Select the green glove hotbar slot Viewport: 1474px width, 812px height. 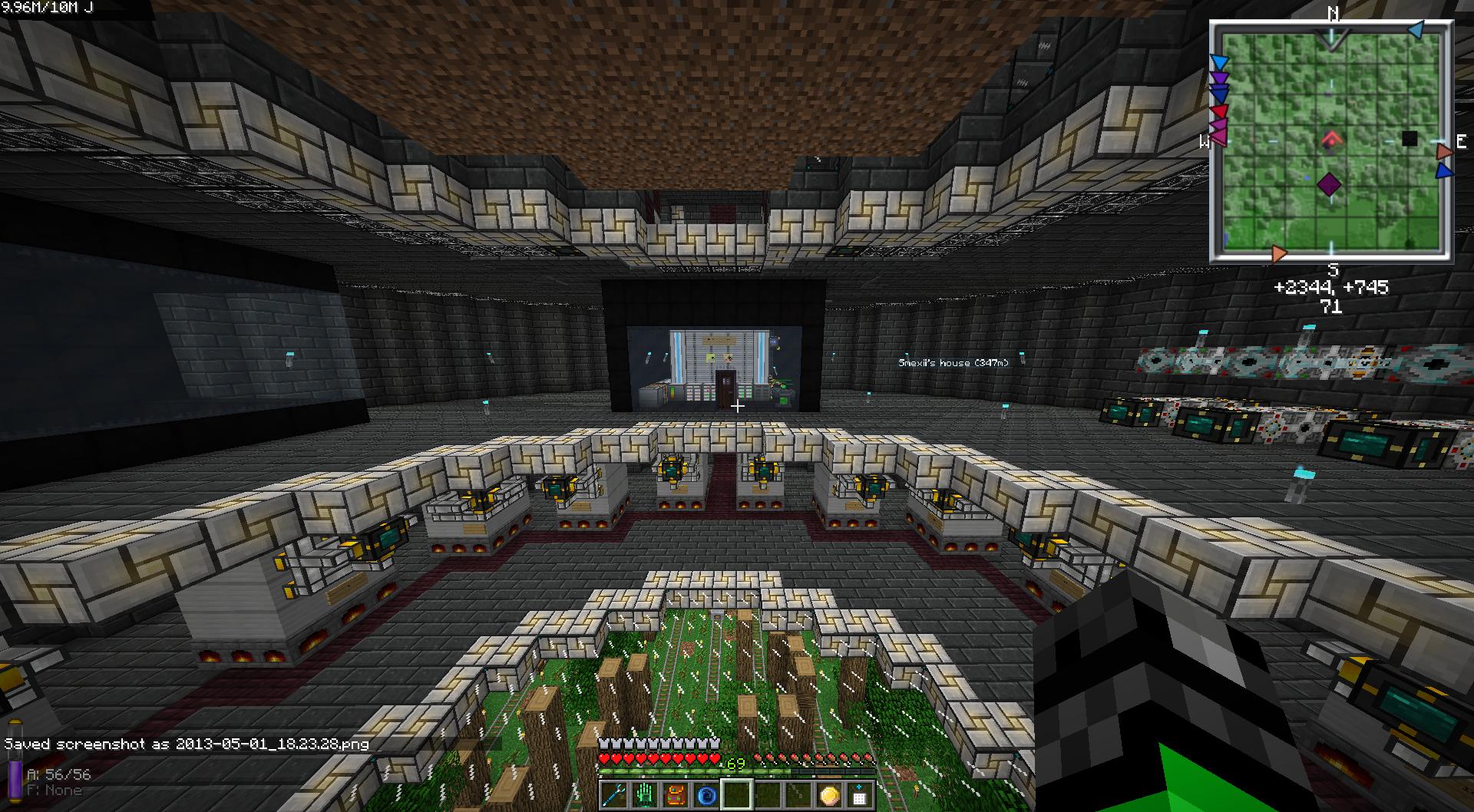pyautogui.click(x=646, y=794)
